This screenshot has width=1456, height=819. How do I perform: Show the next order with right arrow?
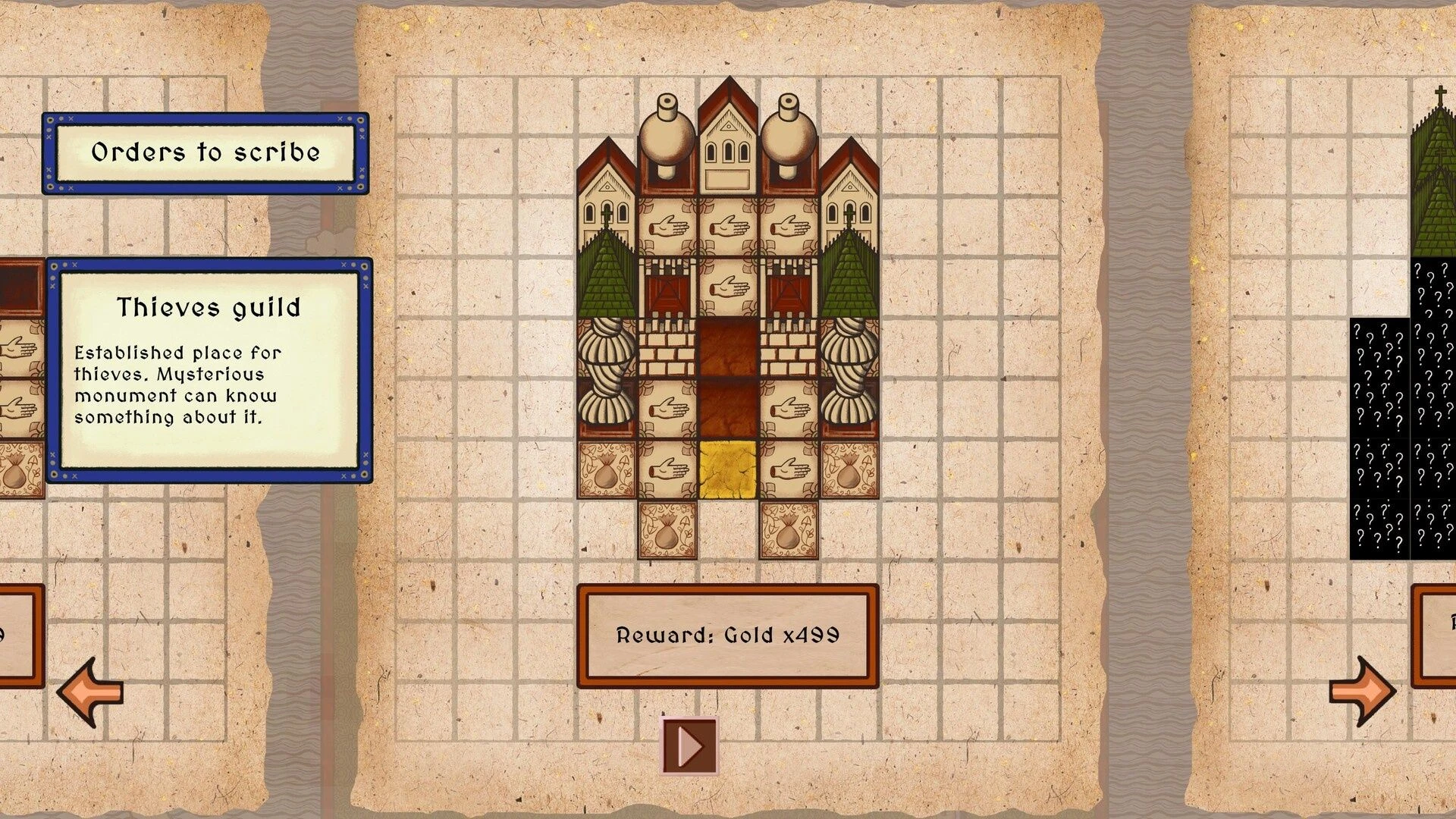point(1362,692)
